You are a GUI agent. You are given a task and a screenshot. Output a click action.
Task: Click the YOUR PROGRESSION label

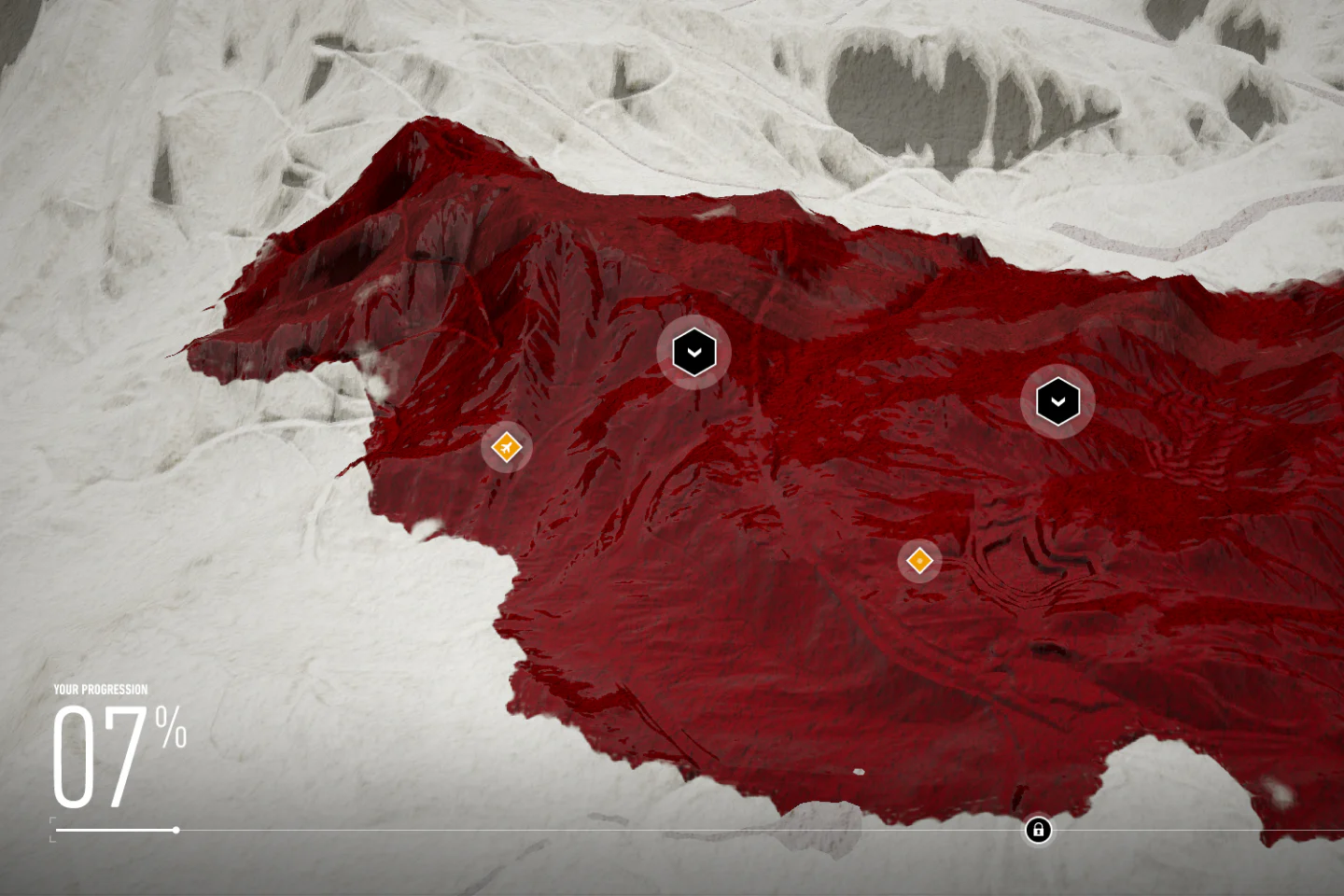(x=100, y=689)
